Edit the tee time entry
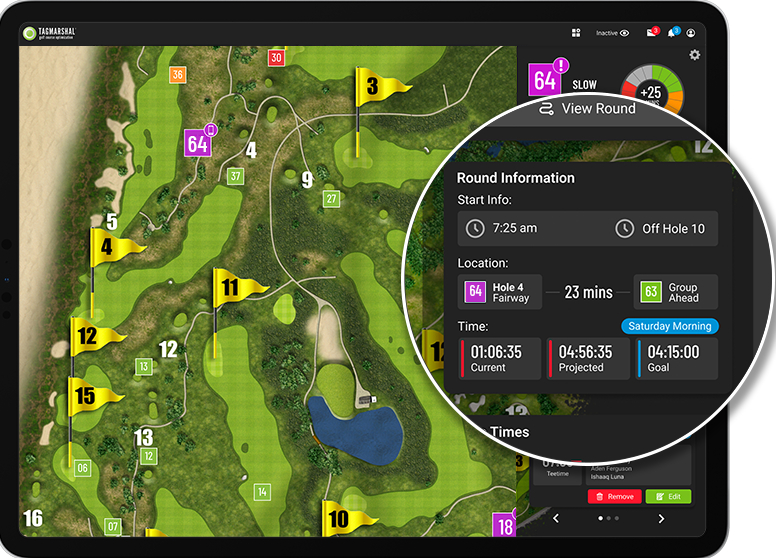 (x=668, y=496)
